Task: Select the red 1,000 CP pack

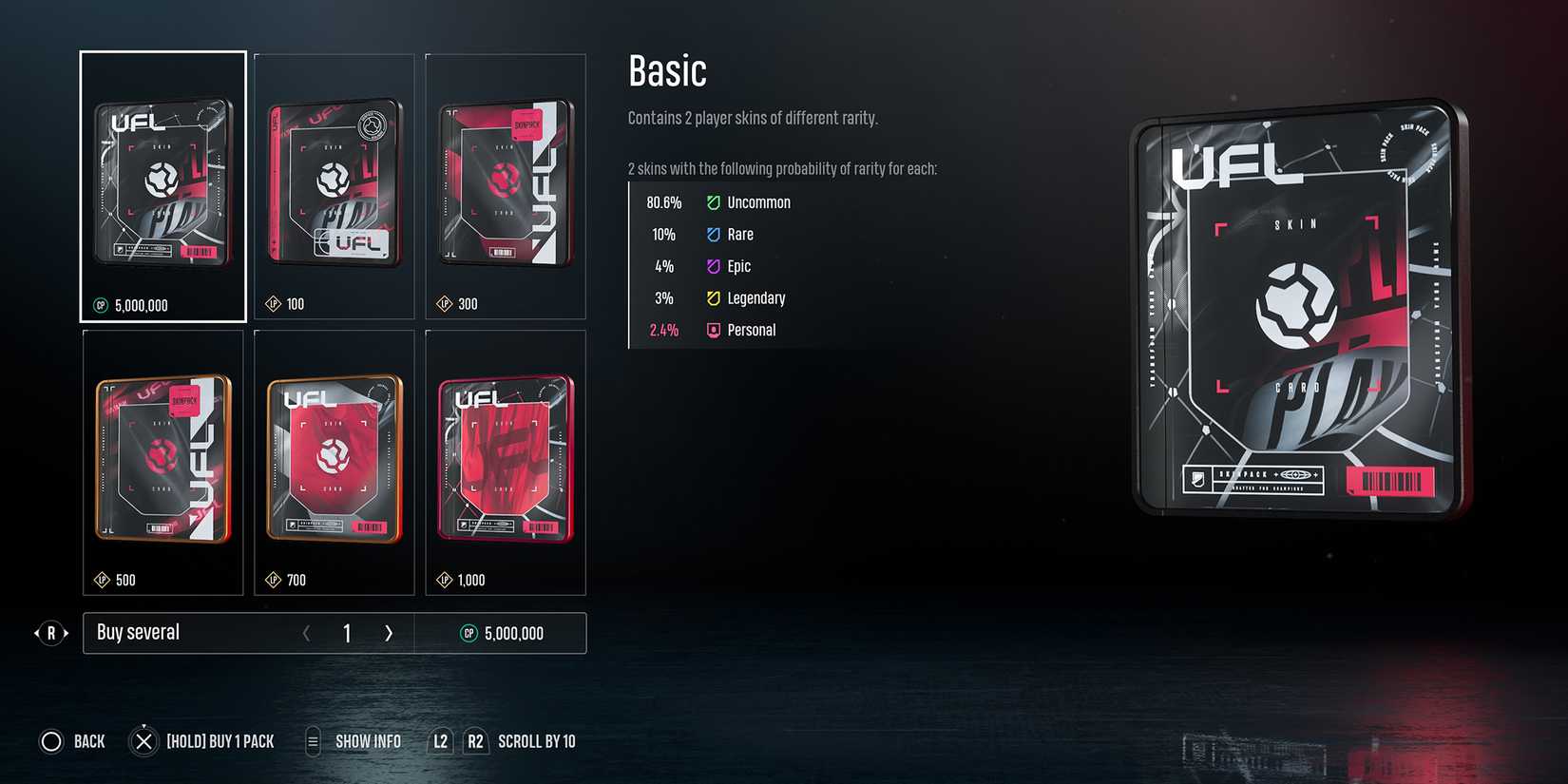Action: 506,456
